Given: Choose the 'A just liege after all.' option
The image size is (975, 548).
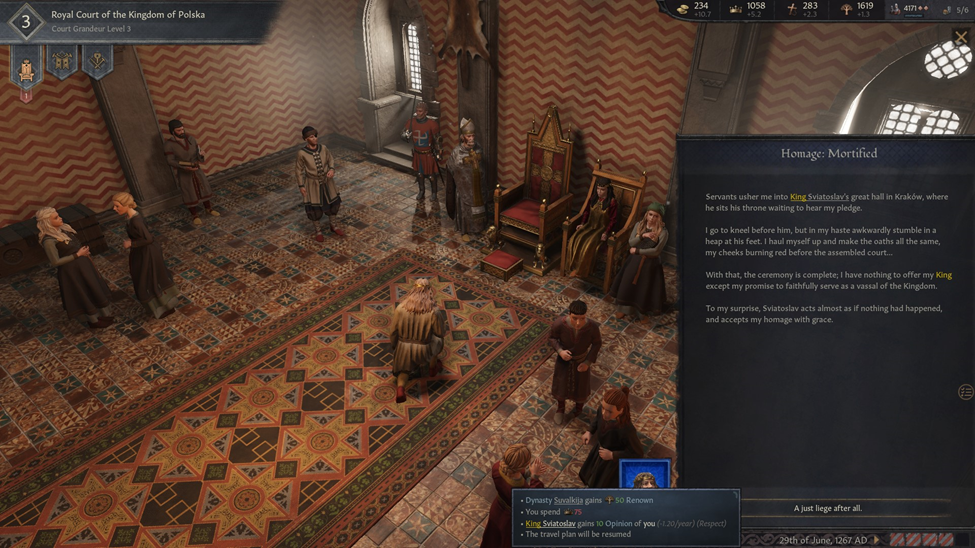Looking at the screenshot, I should (827, 508).
